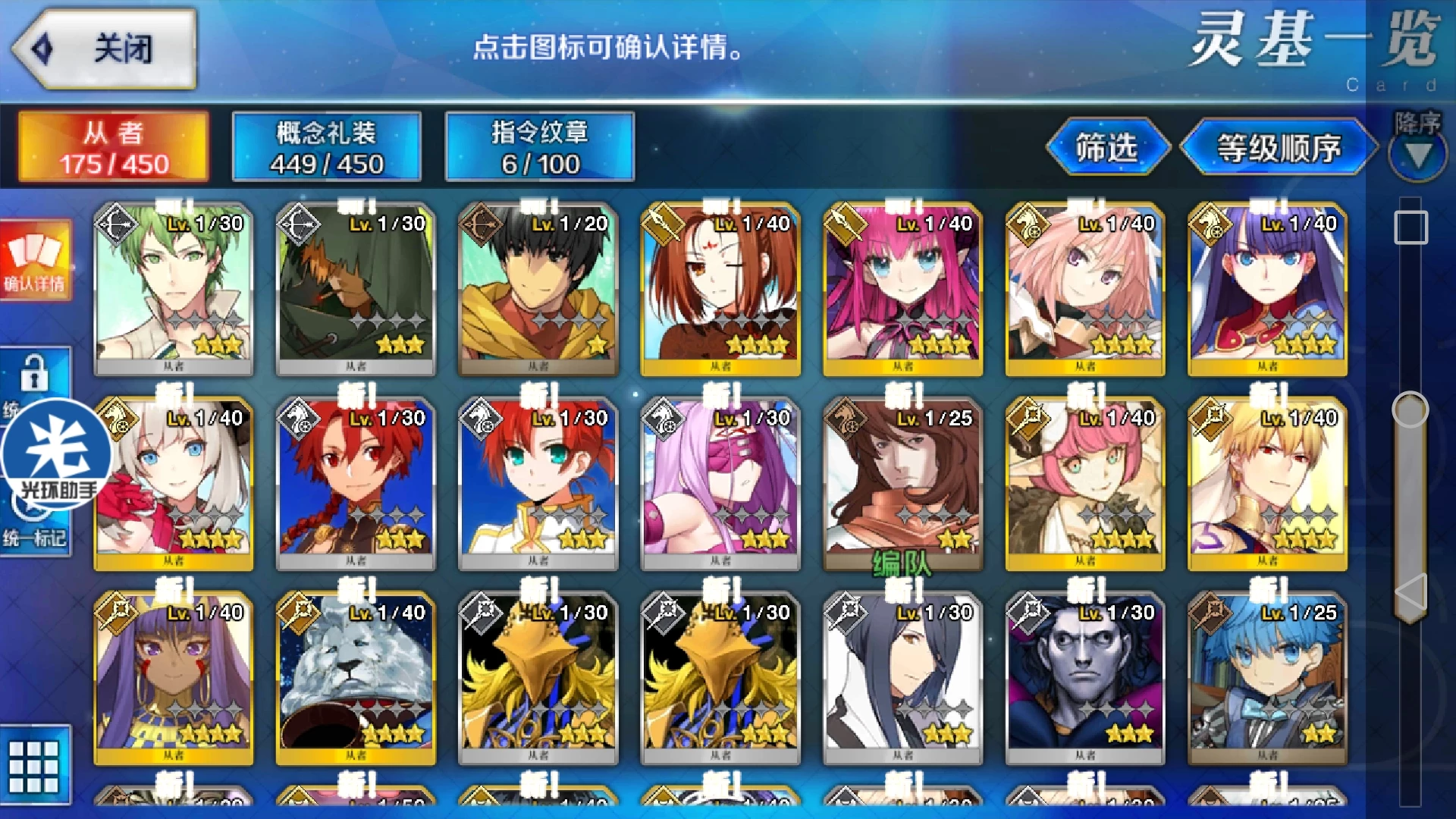This screenshot has height=819, width=1456.
Task: Tap the 确认详情 cards button
Action: 35,261
